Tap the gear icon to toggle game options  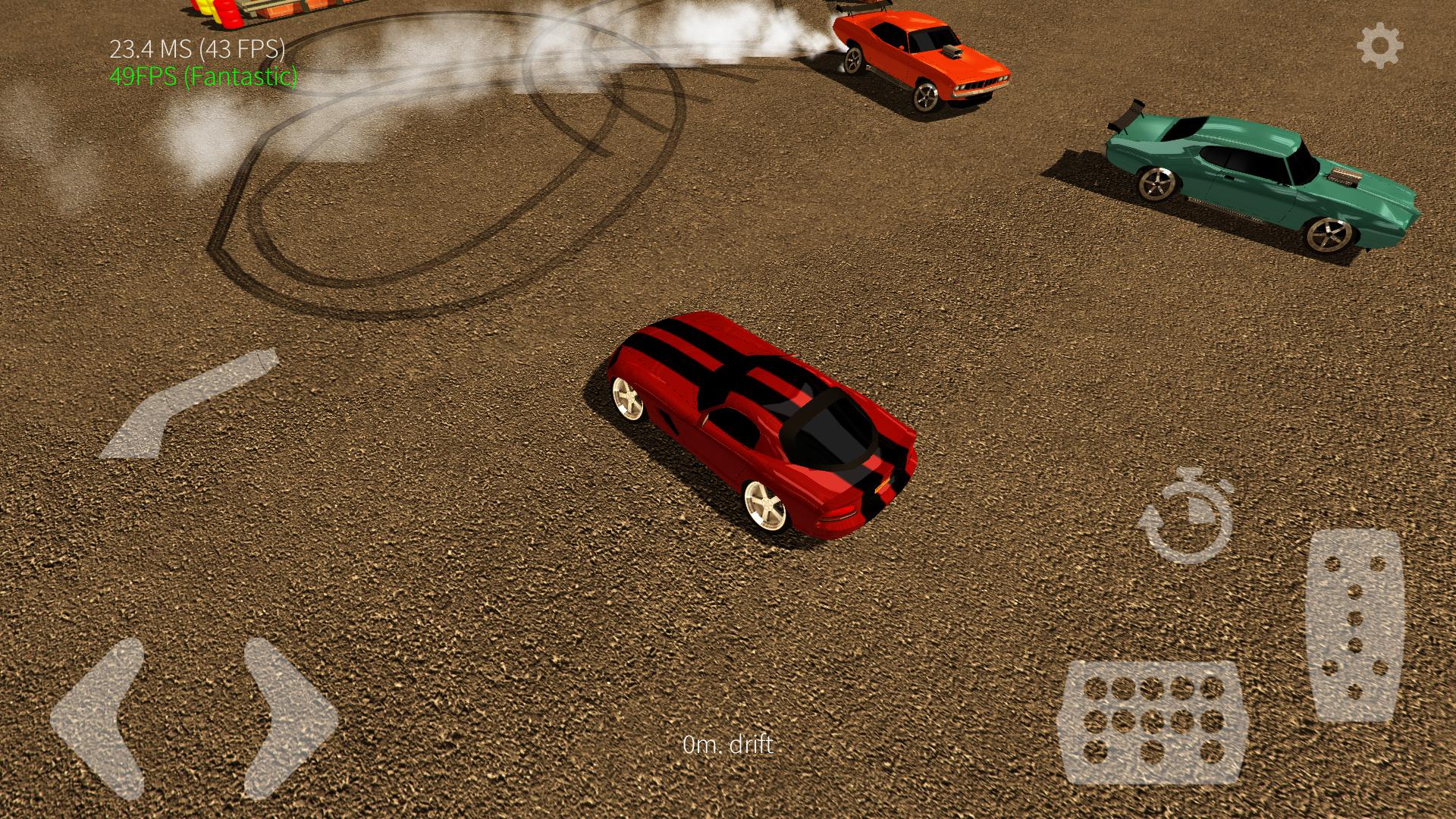(x=1381, y=45)
